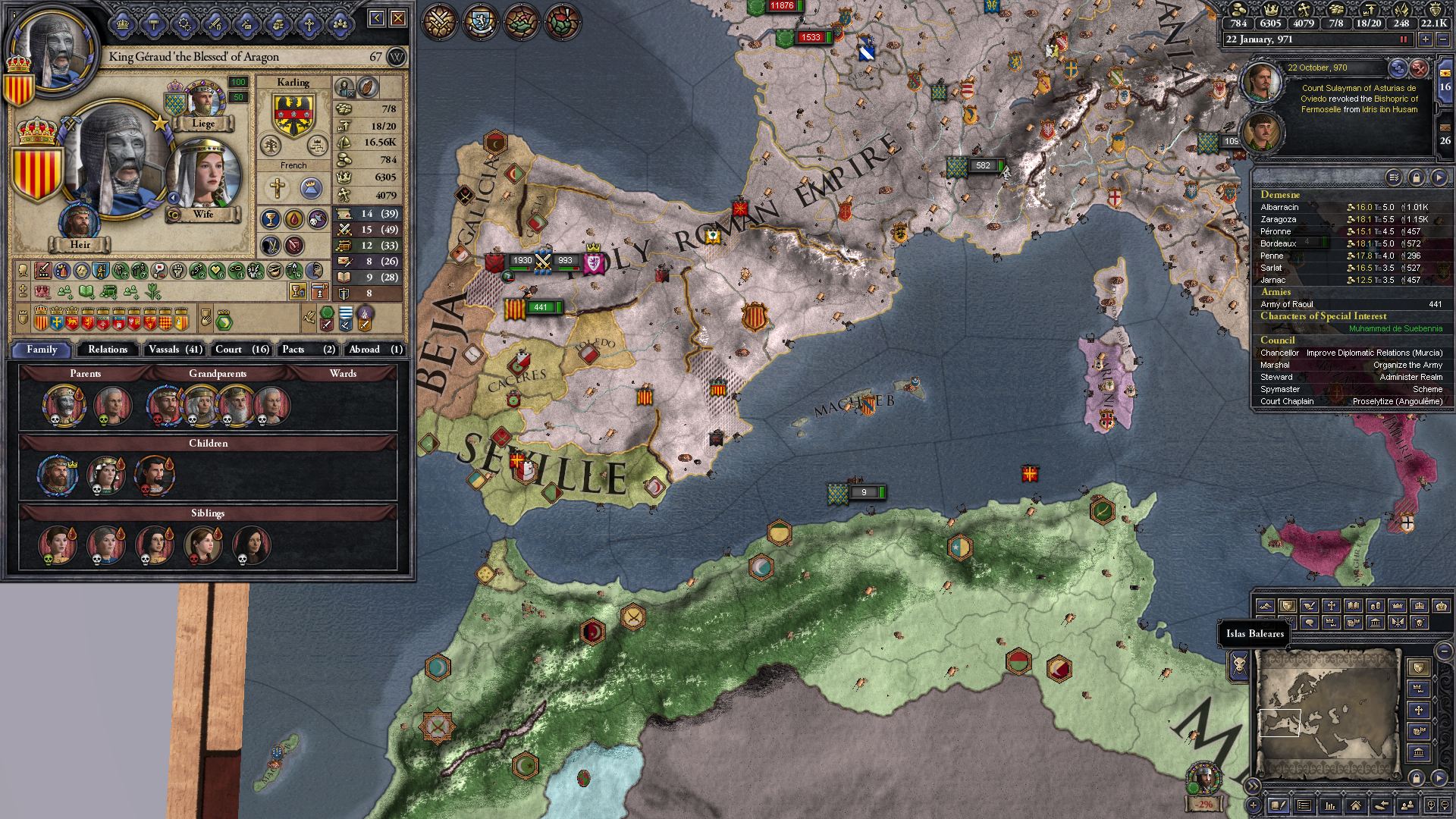Image resolution: width=1456 pixels, height=819 pixels.
Task: Open the crossed-swords stained glass icon
Action: point(440,20)
